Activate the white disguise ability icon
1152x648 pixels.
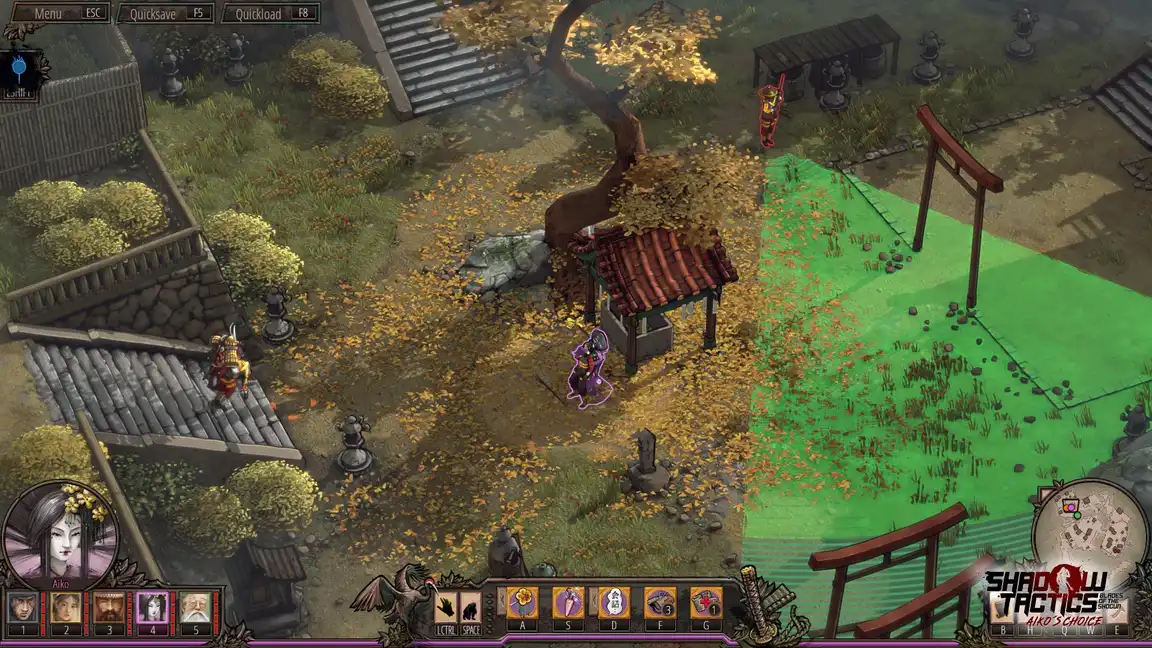coord(614,602)
